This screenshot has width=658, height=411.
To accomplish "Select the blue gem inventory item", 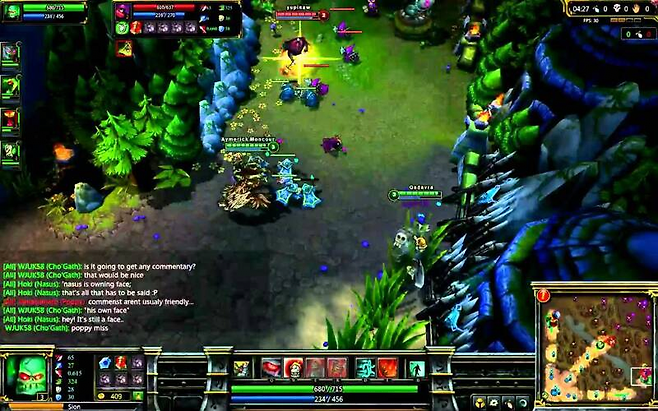I will click(x=103, y=362).
